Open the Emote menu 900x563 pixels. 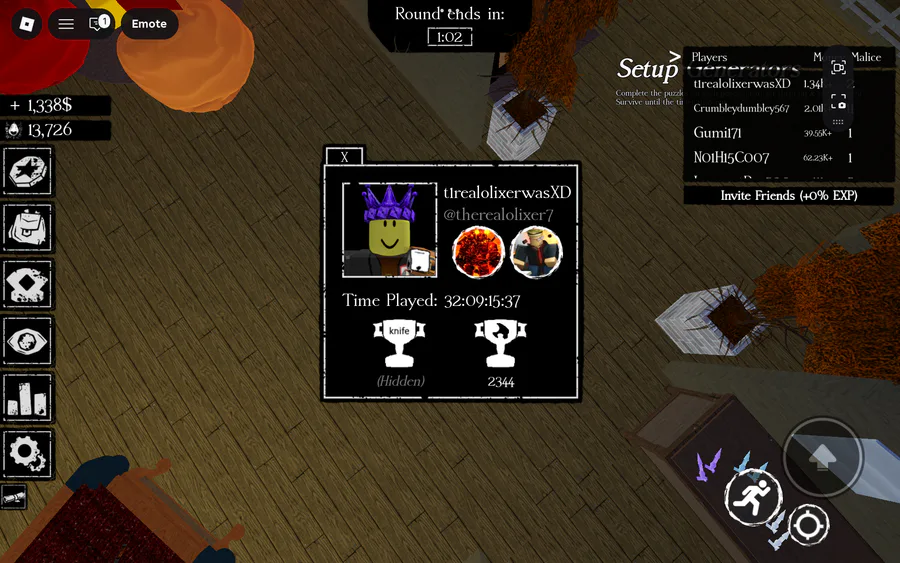coord(149,24)
